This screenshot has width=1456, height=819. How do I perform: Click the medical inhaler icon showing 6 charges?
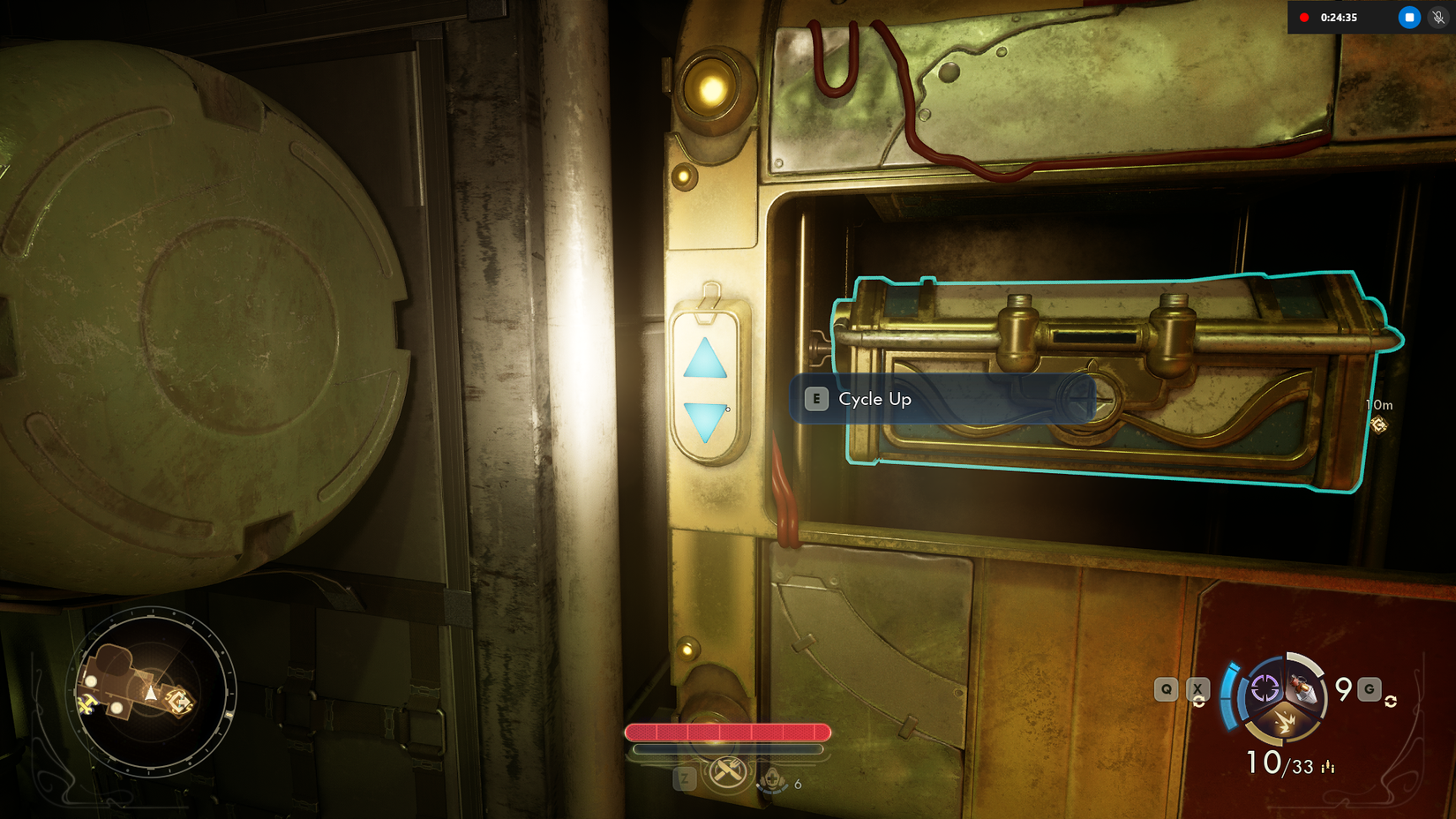(774, 780)
